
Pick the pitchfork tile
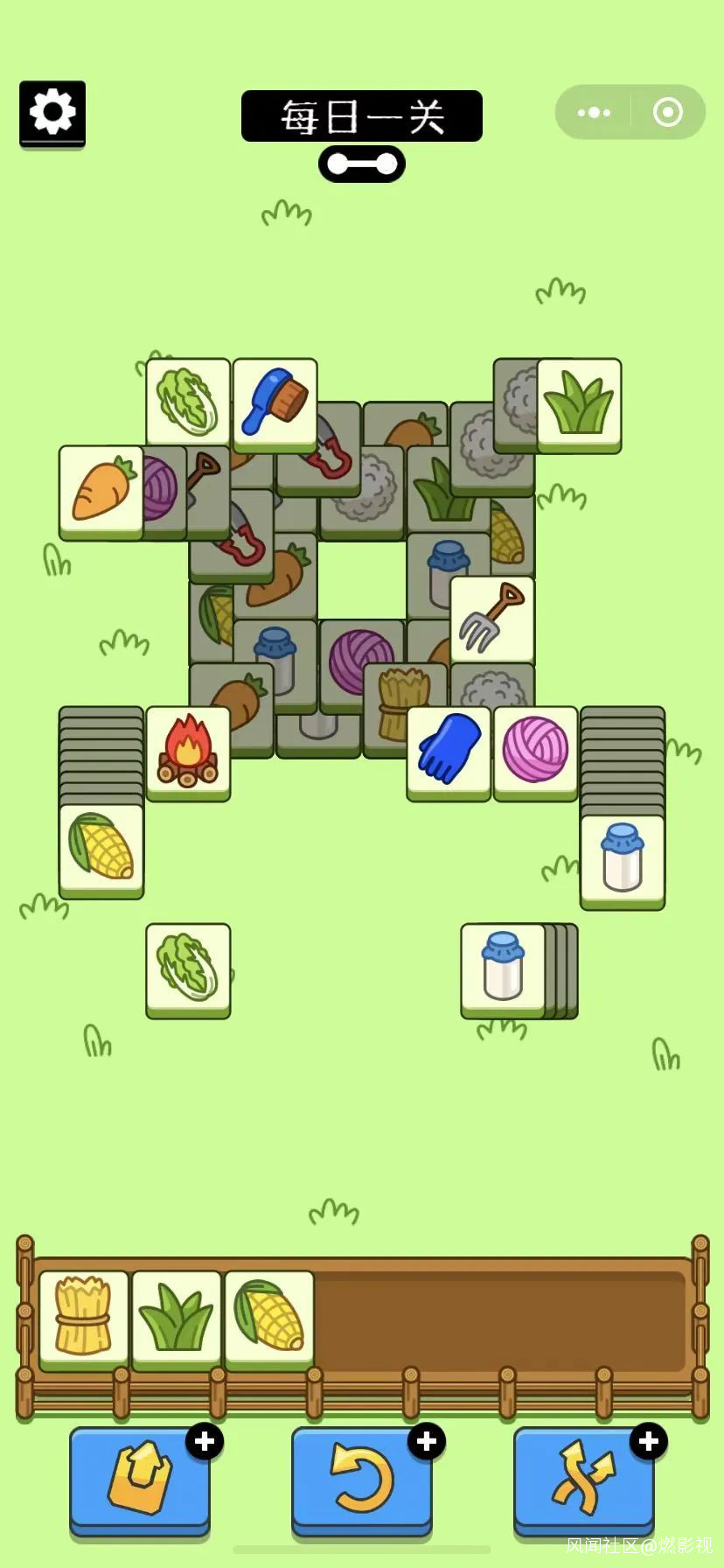492,619
